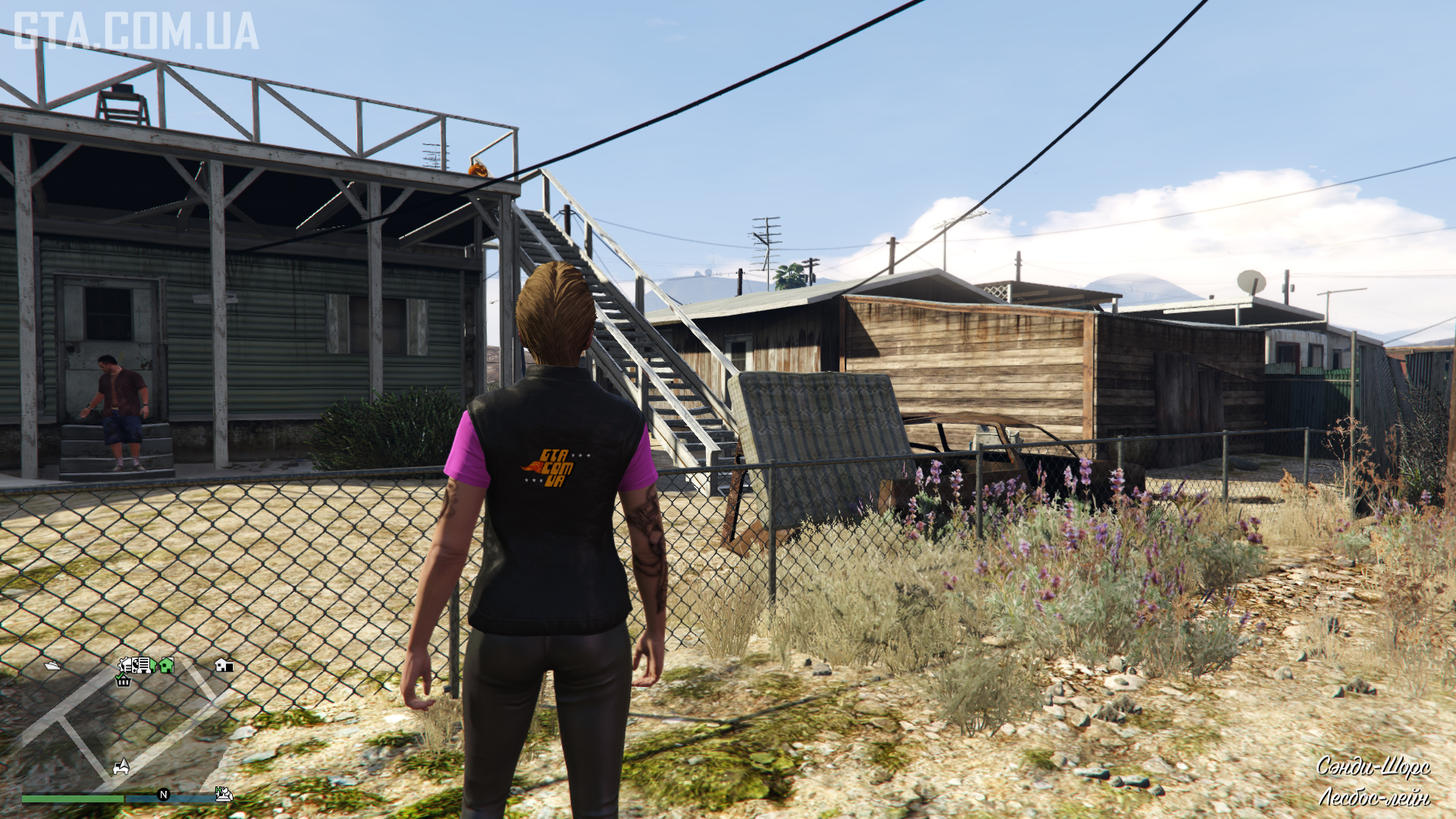Viewport: 1456px width, 819px height.
Task: Click the white garage blip on minimap
Action: (x=224, y=665)
